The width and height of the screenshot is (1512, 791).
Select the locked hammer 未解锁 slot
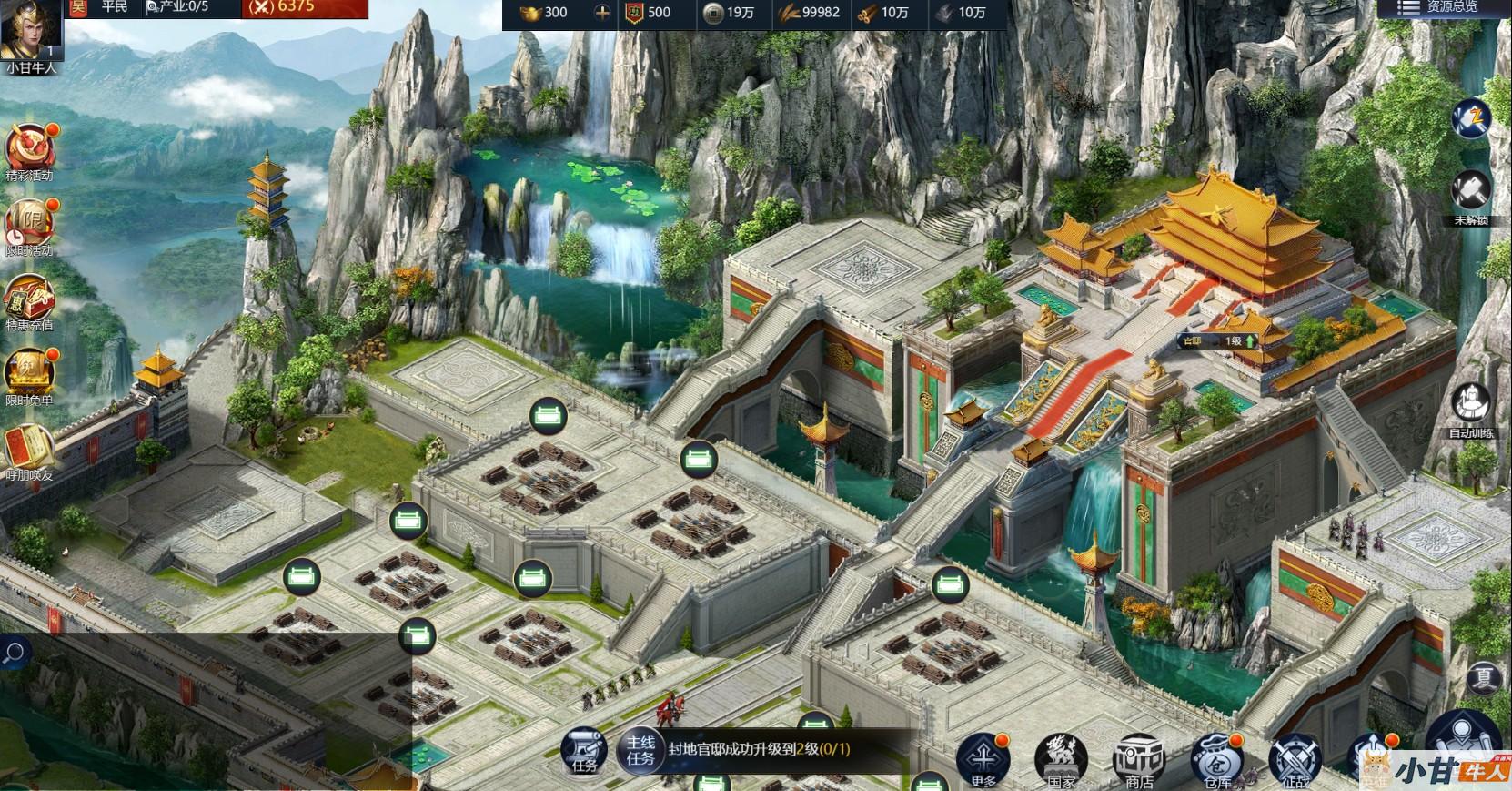pyautogui.click(x=1469, y=194)
